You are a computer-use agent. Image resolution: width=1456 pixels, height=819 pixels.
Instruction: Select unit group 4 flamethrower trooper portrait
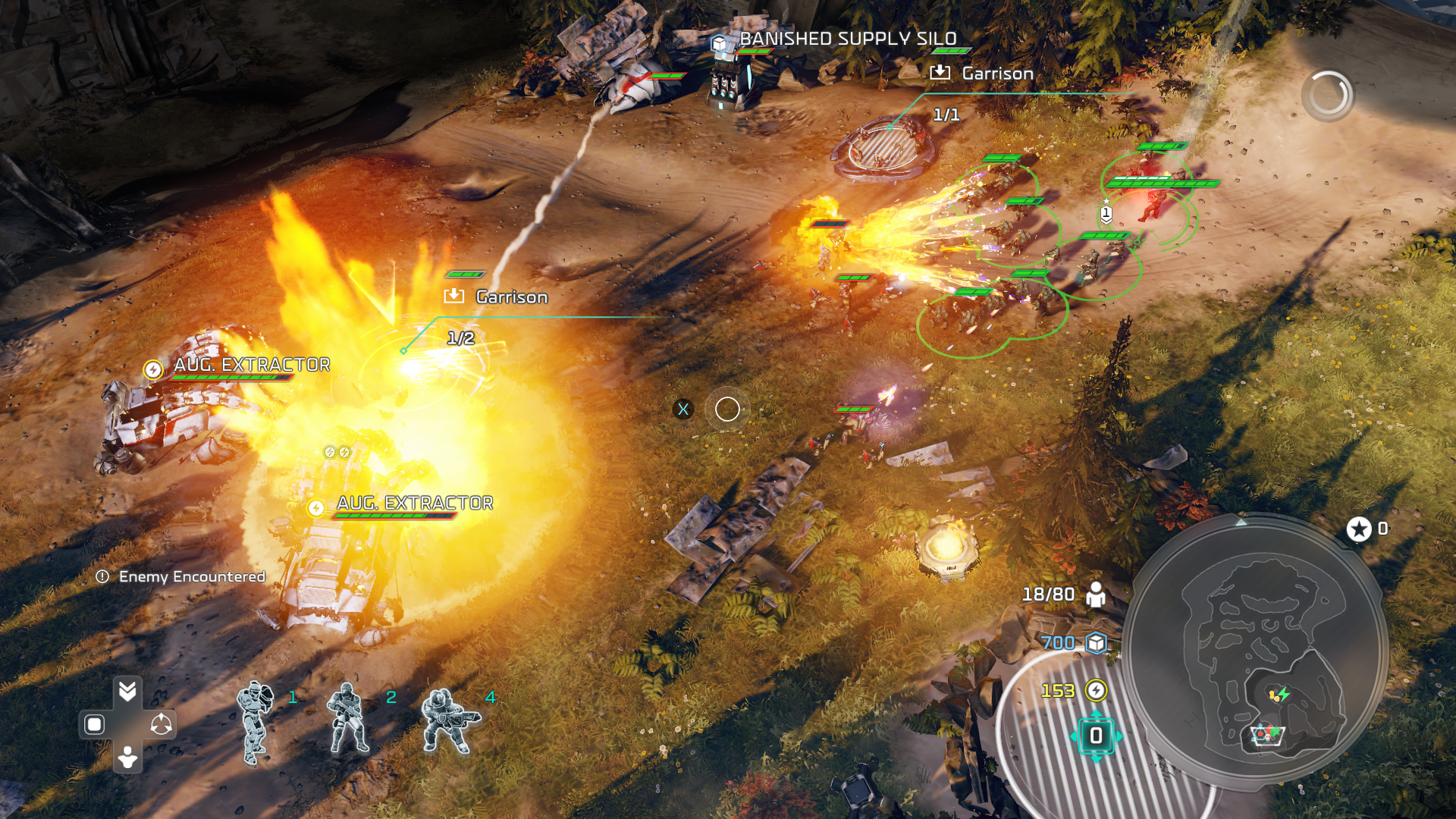click(450, 720)
